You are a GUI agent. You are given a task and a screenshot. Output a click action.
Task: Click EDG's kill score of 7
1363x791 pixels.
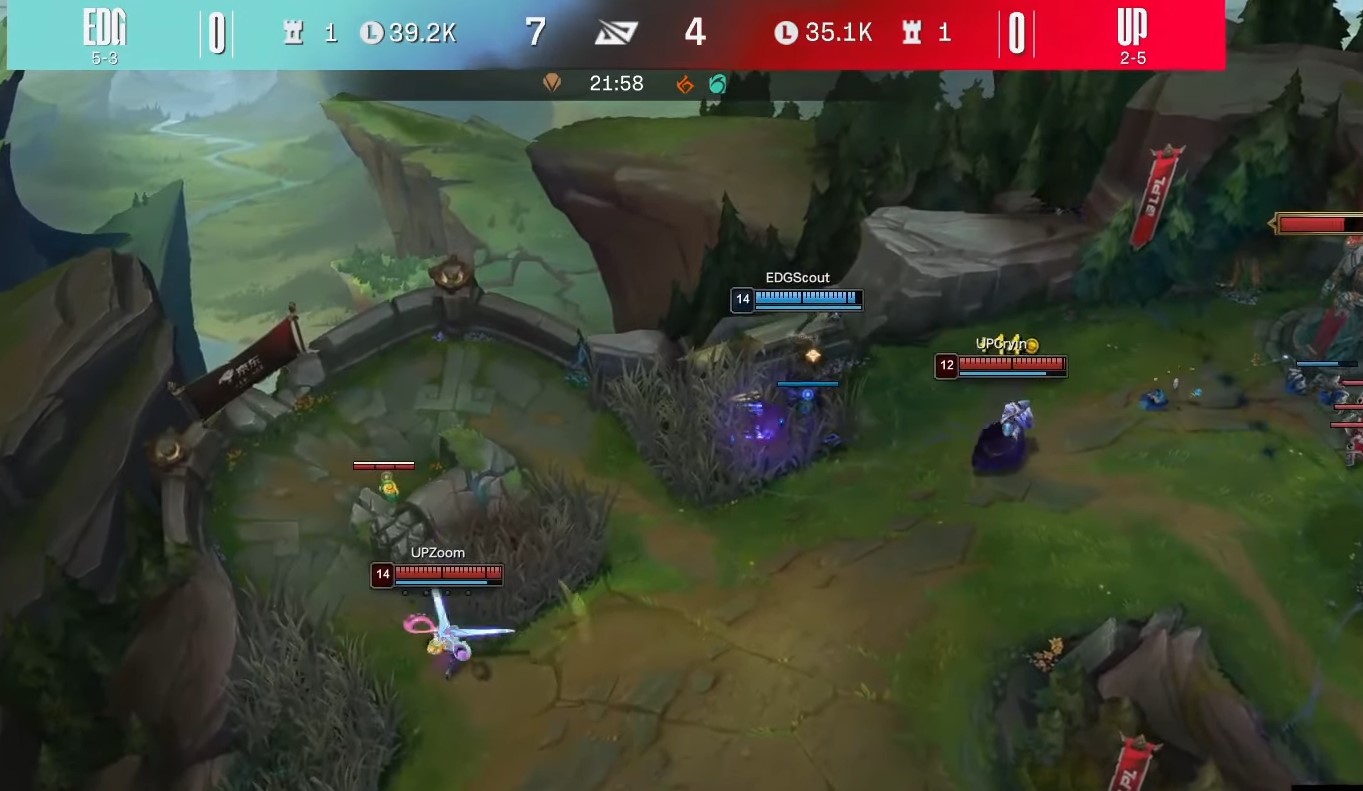pyautogui.click(x=535, y=32)
